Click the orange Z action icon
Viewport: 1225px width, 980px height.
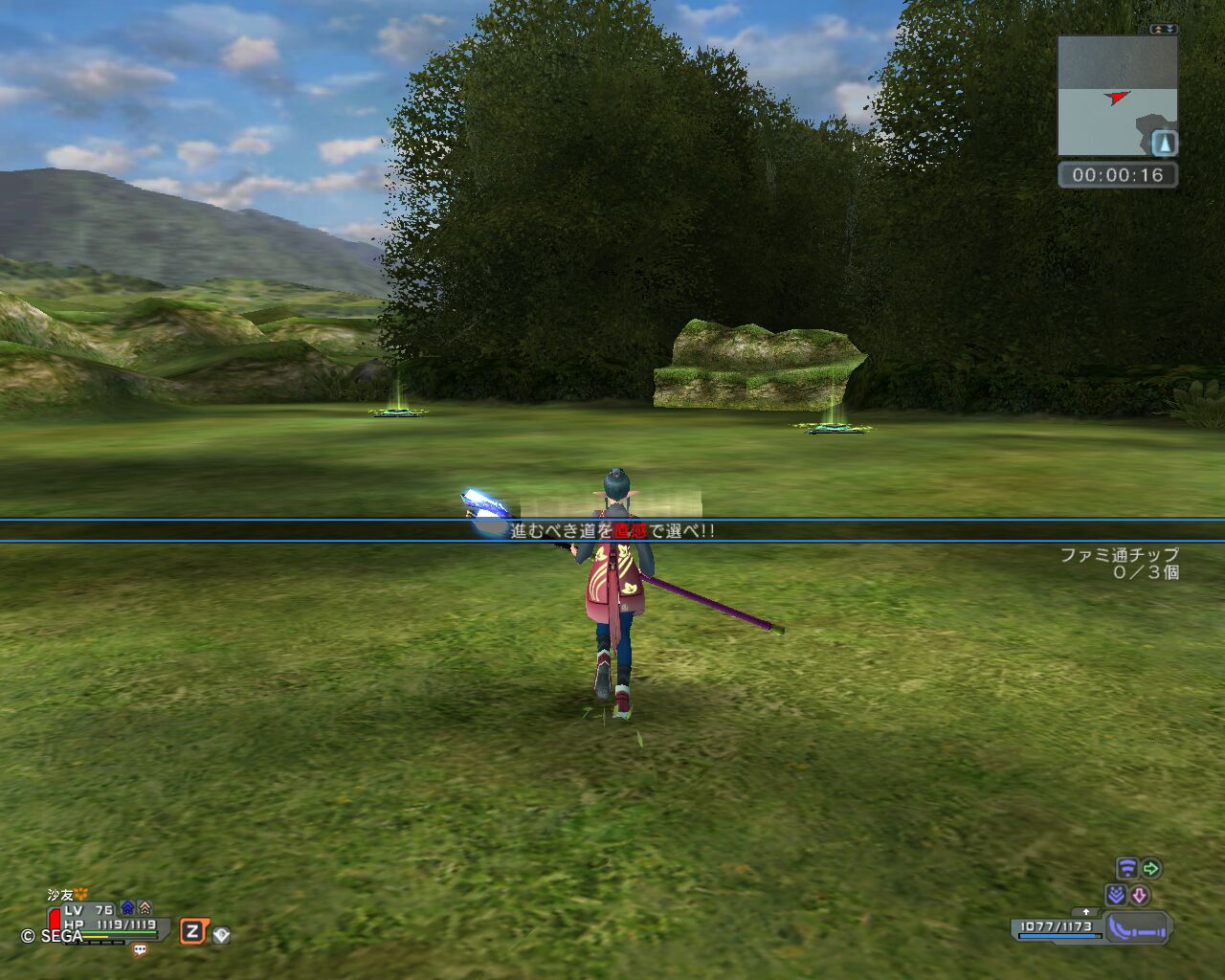(193, 931)
